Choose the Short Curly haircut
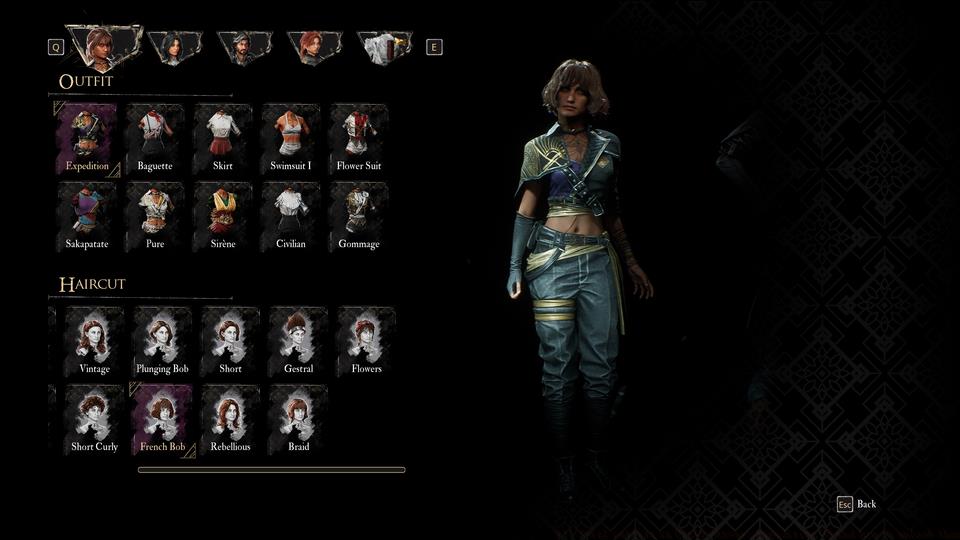This screenshot has width=960, height=540. coord(95,420)
